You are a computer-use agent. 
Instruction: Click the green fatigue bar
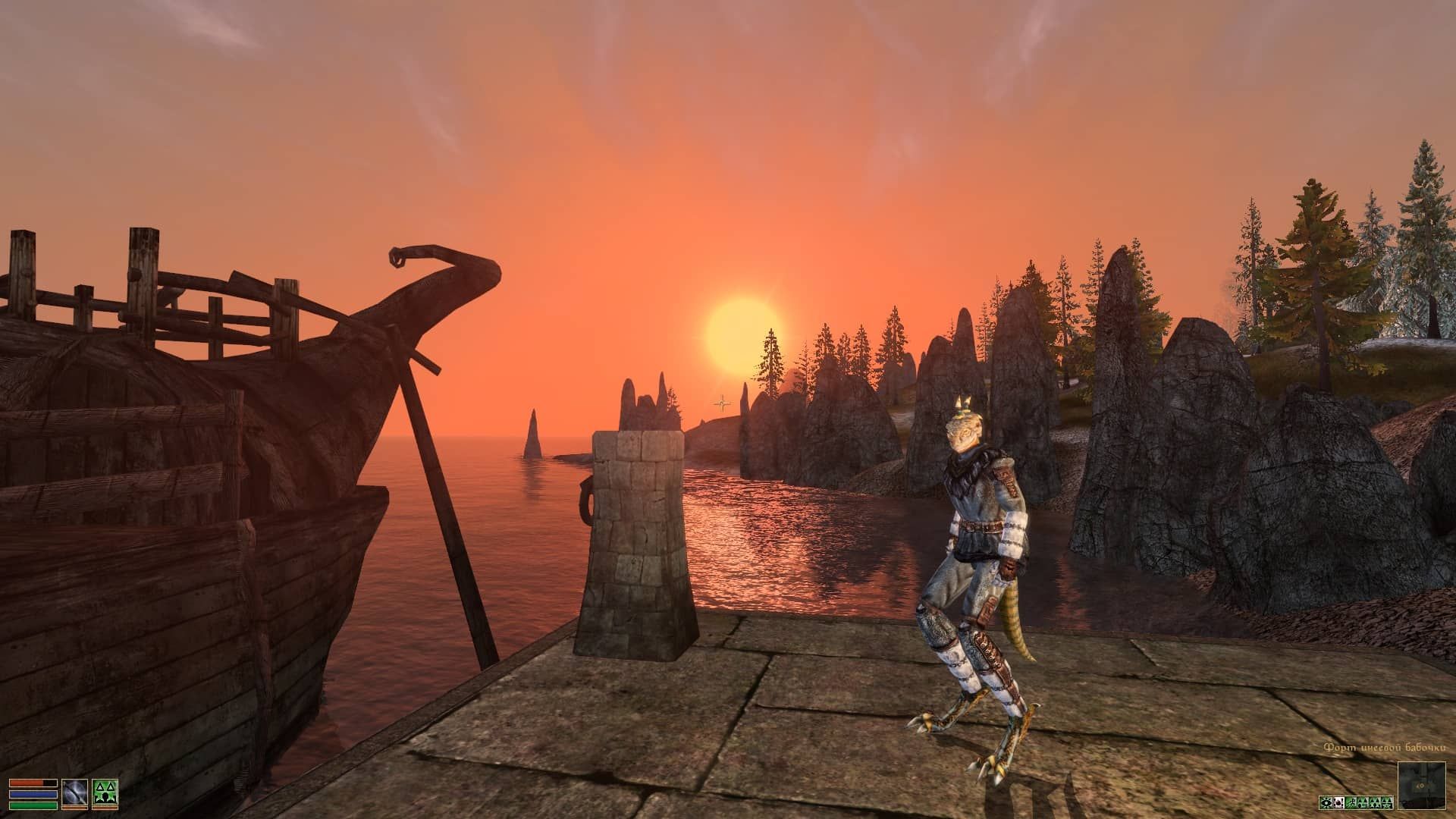pyautogui.click(x=33, y=805)
